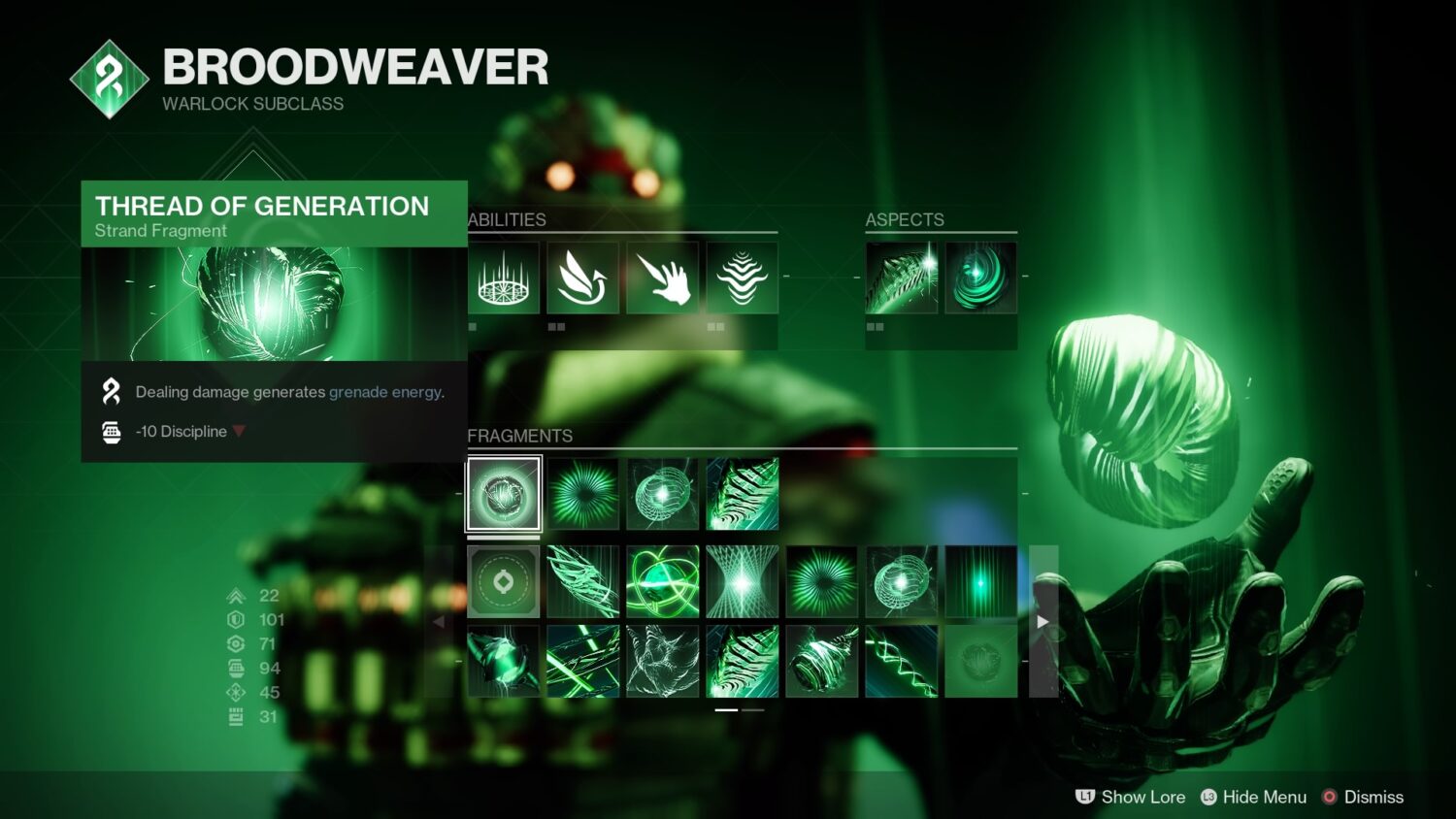The height and width of the screenshot is (819, 1456).
Task: Pick the wireframe winged creature fragment
Action: 662,661
